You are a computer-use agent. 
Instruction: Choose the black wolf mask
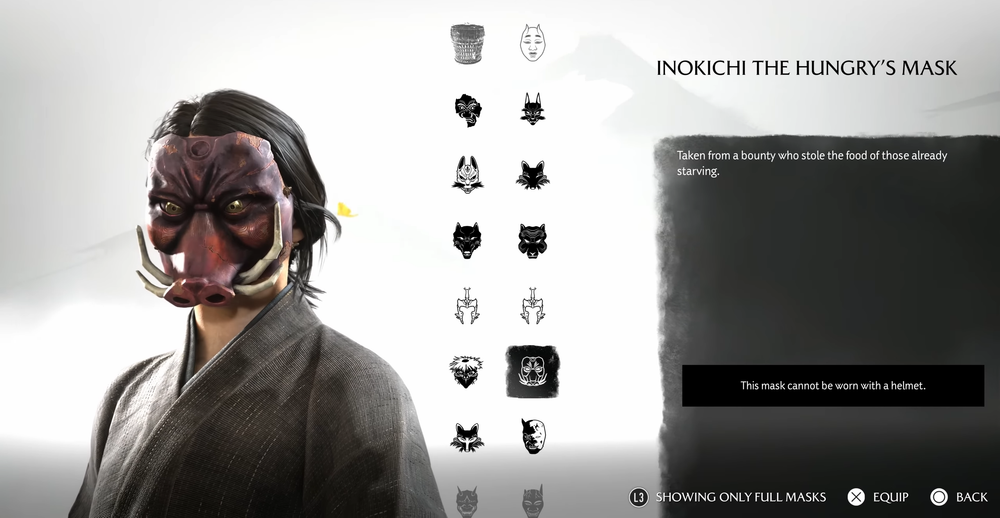click(x=467, y=240)
